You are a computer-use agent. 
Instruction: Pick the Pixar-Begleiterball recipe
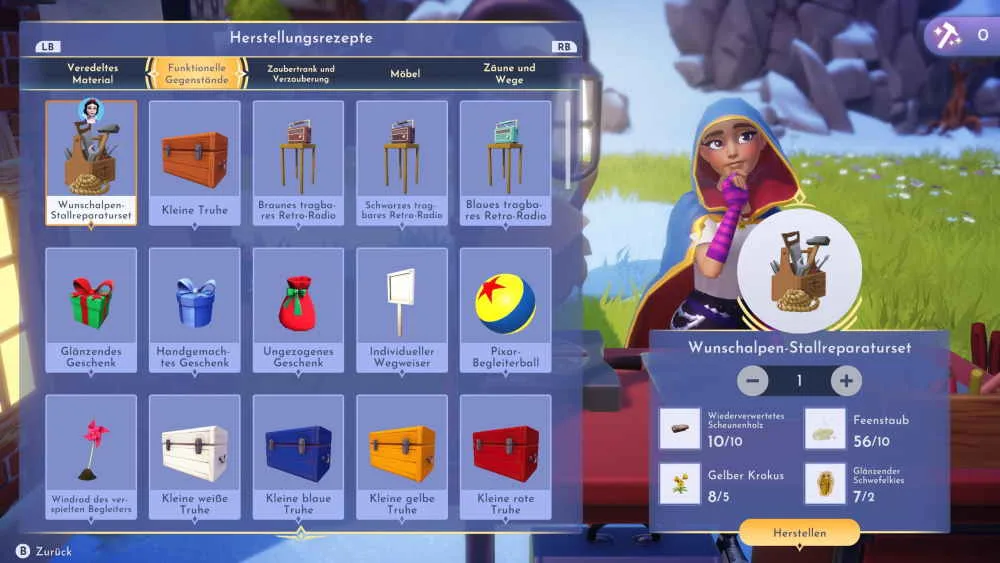pyautogui.click(x=505, y=310)
